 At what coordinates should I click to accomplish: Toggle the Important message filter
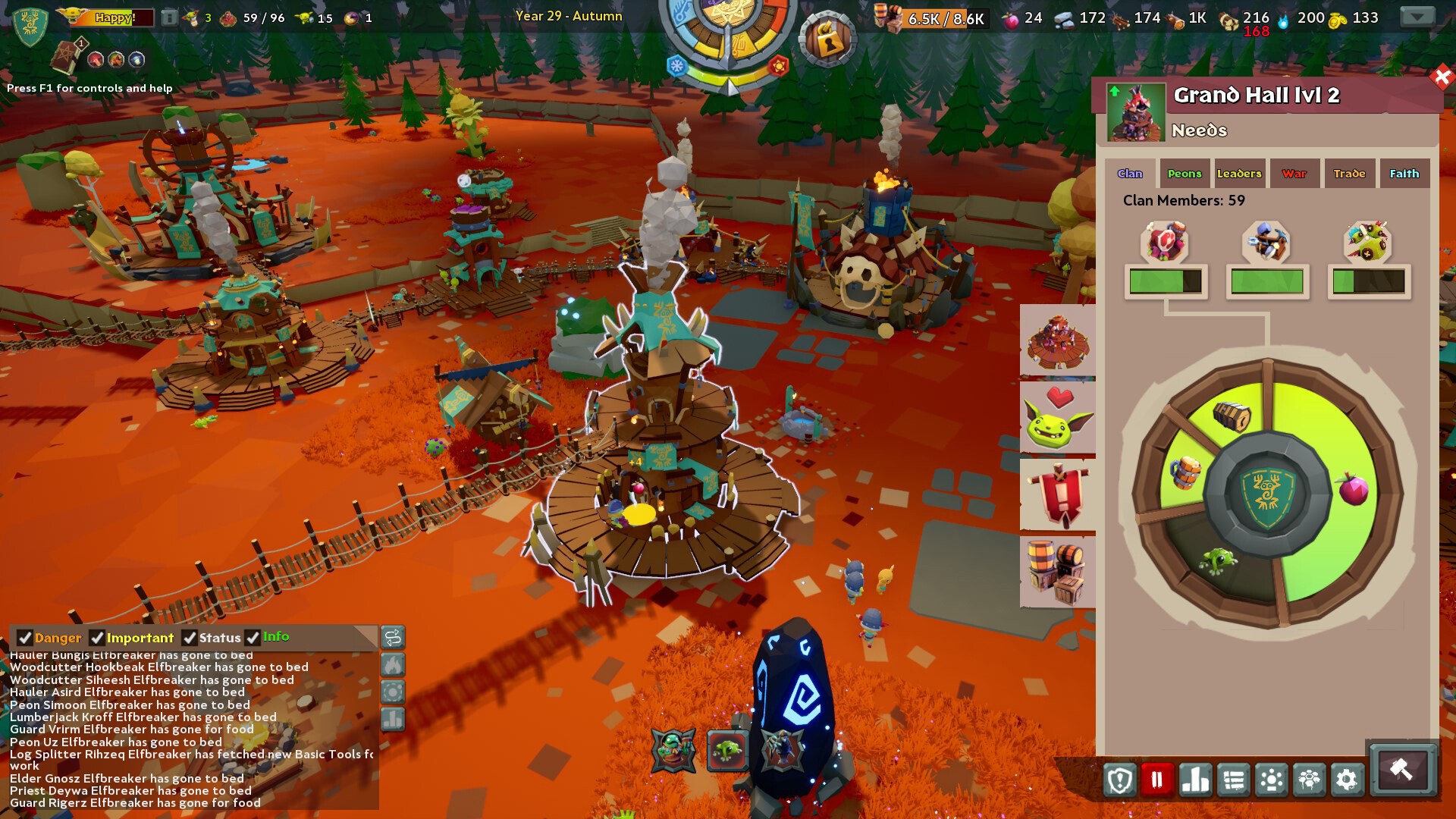coord(96,638)
